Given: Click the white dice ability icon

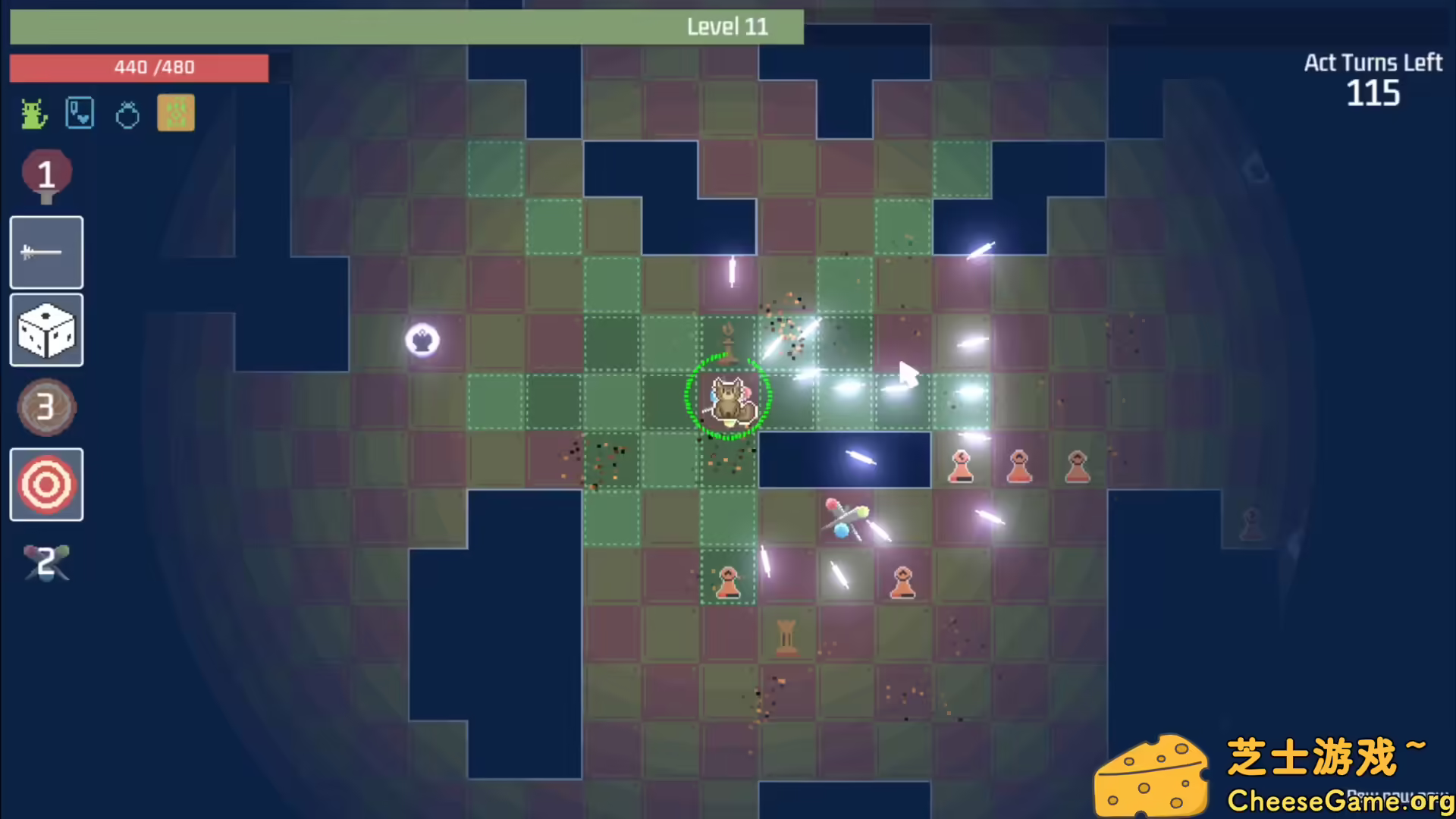Looking at the screenshot, I should (x=46, y=330).
